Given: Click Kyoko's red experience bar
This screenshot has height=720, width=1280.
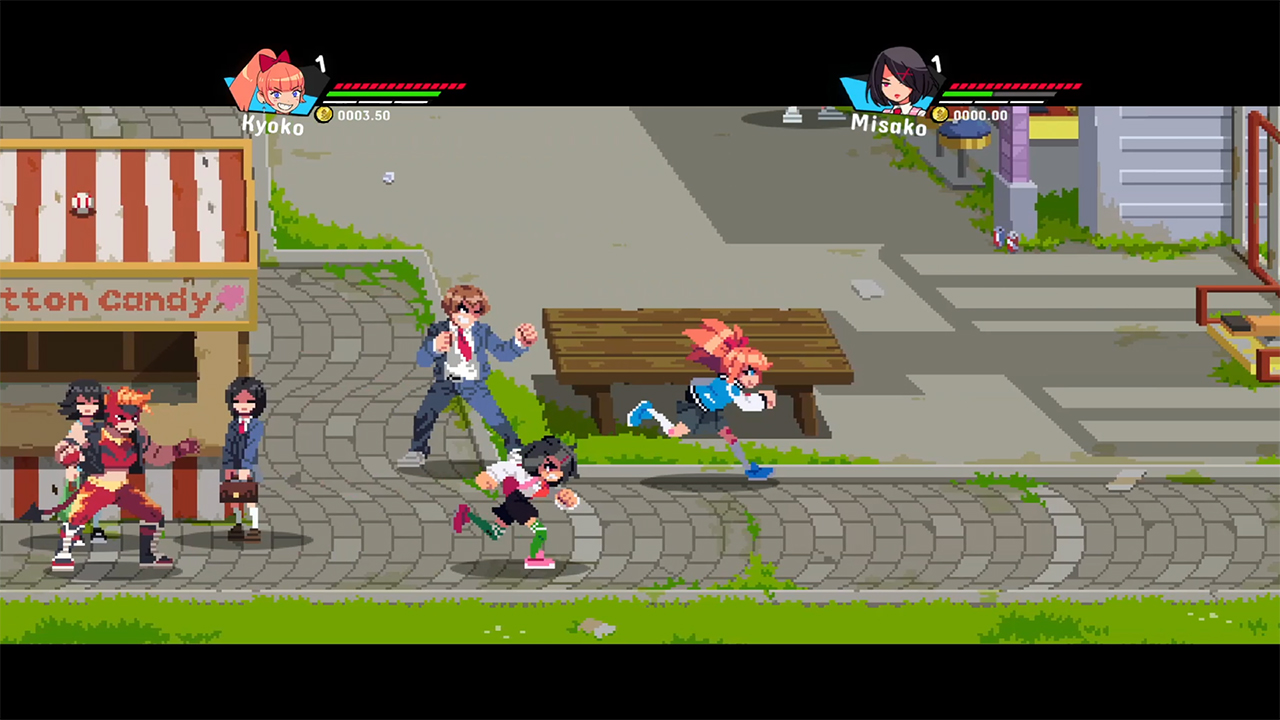Looking at the screenshot, I should (x=400, y=86).
